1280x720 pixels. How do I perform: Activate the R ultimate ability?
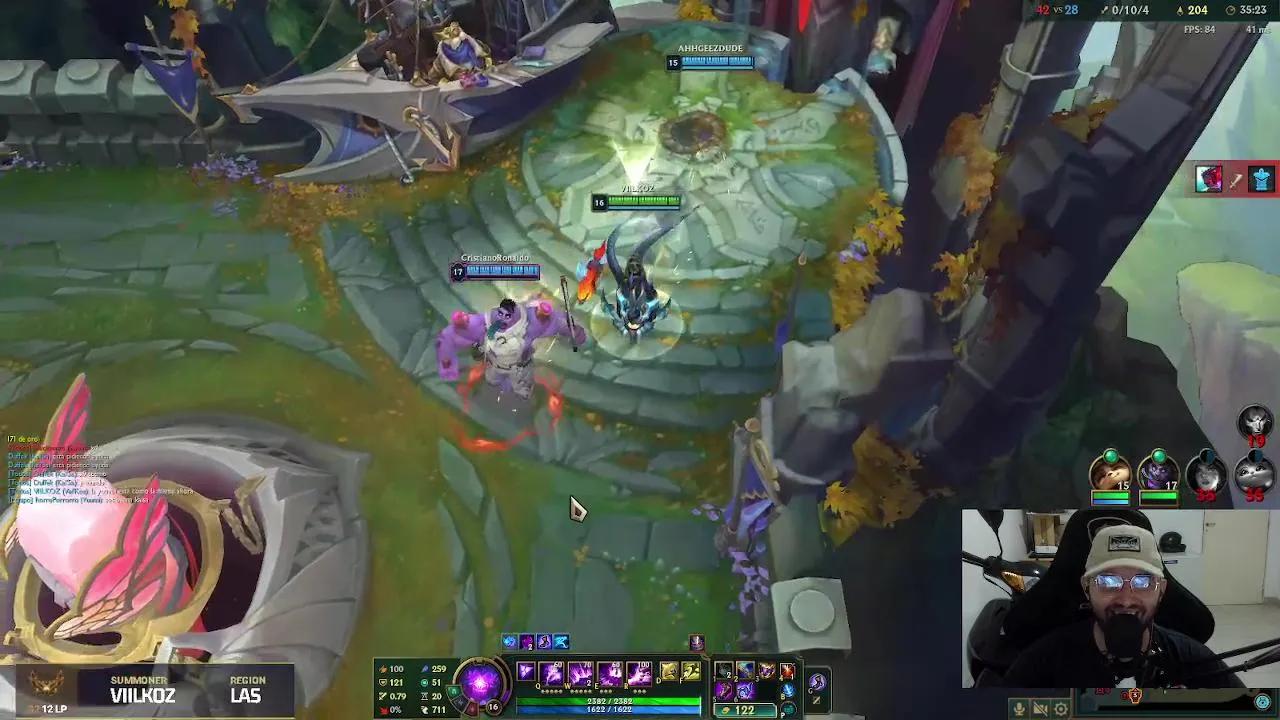(638, 673)
